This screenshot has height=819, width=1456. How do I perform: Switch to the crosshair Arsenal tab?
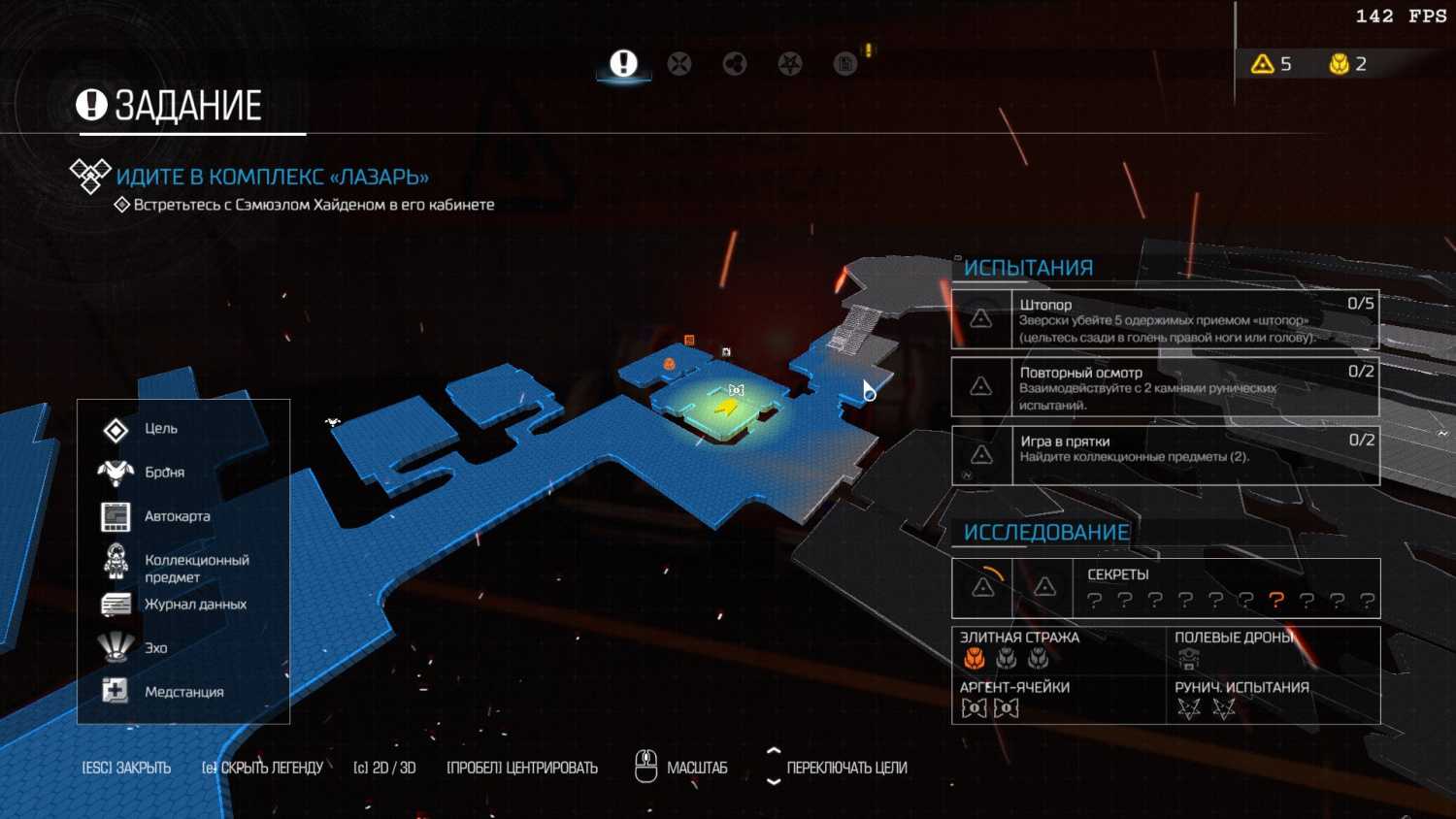679,64
